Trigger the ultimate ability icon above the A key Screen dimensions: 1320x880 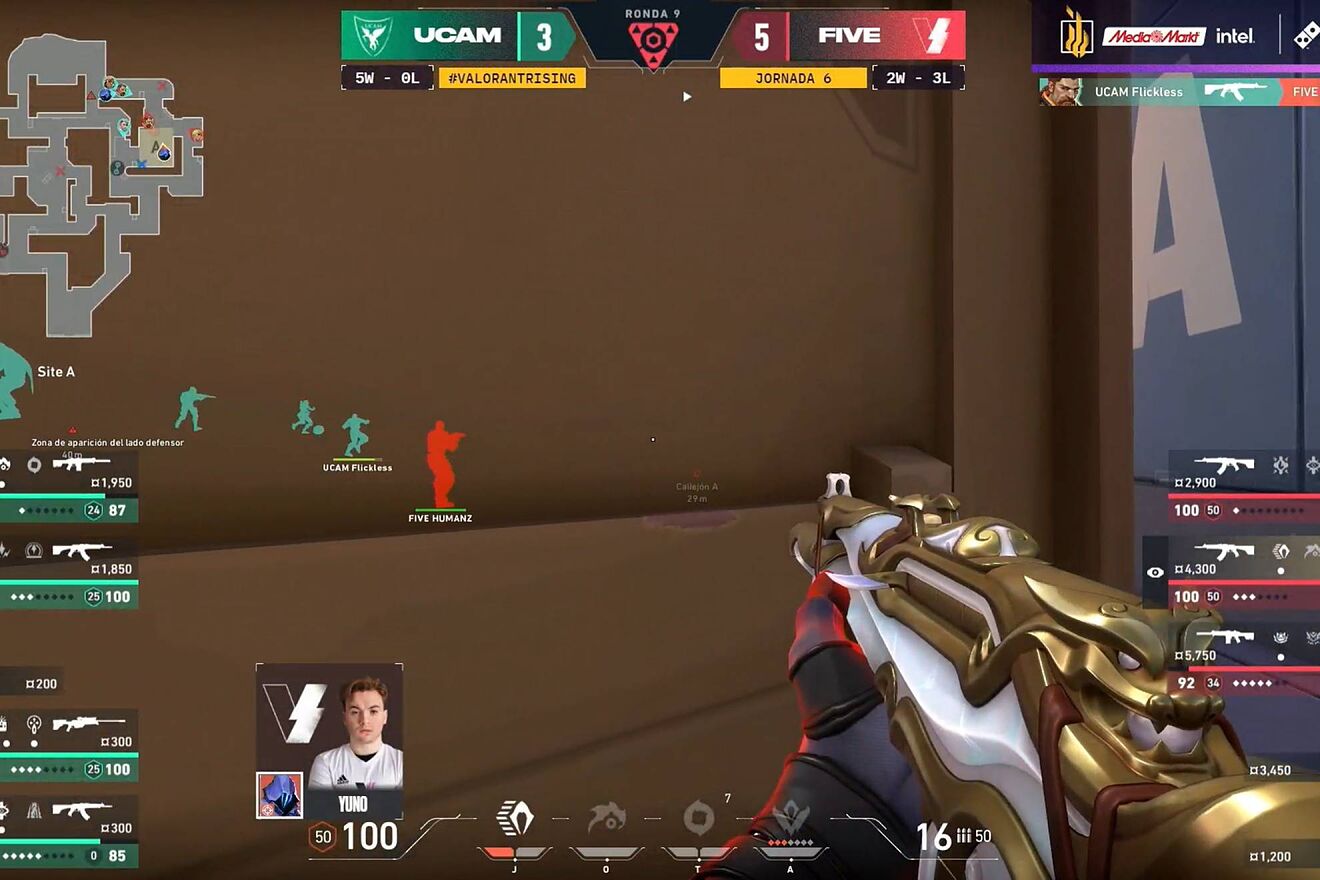790,819
